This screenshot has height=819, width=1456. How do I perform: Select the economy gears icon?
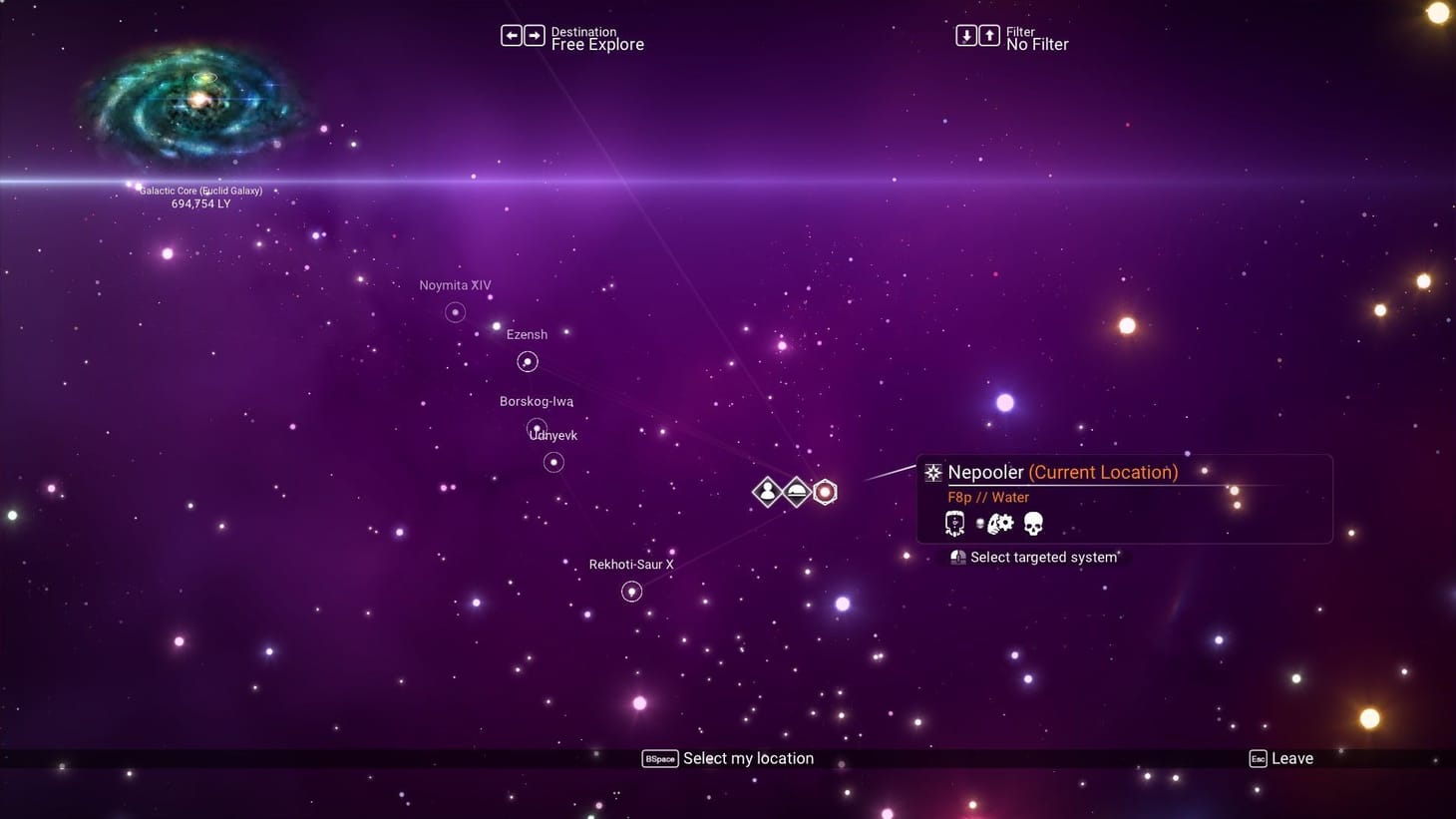[1000, 523]
